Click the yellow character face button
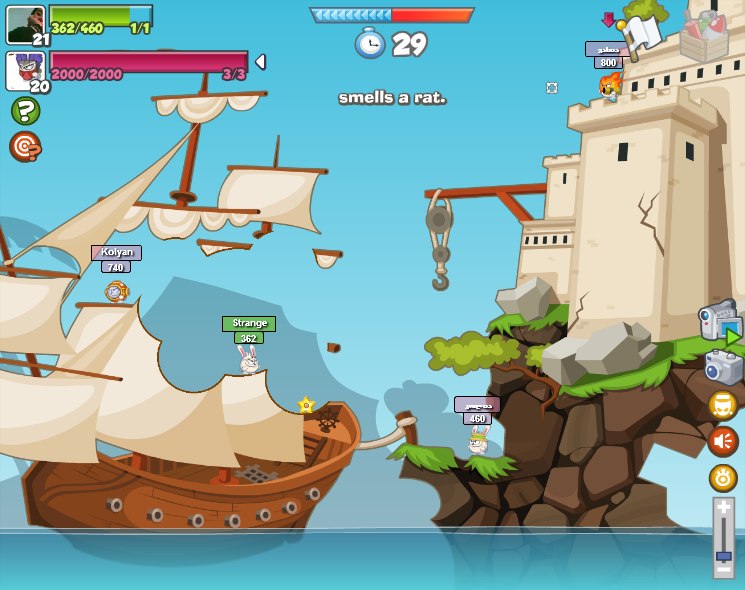Screen dimensions: 745x590 click(x=723, y=405)
